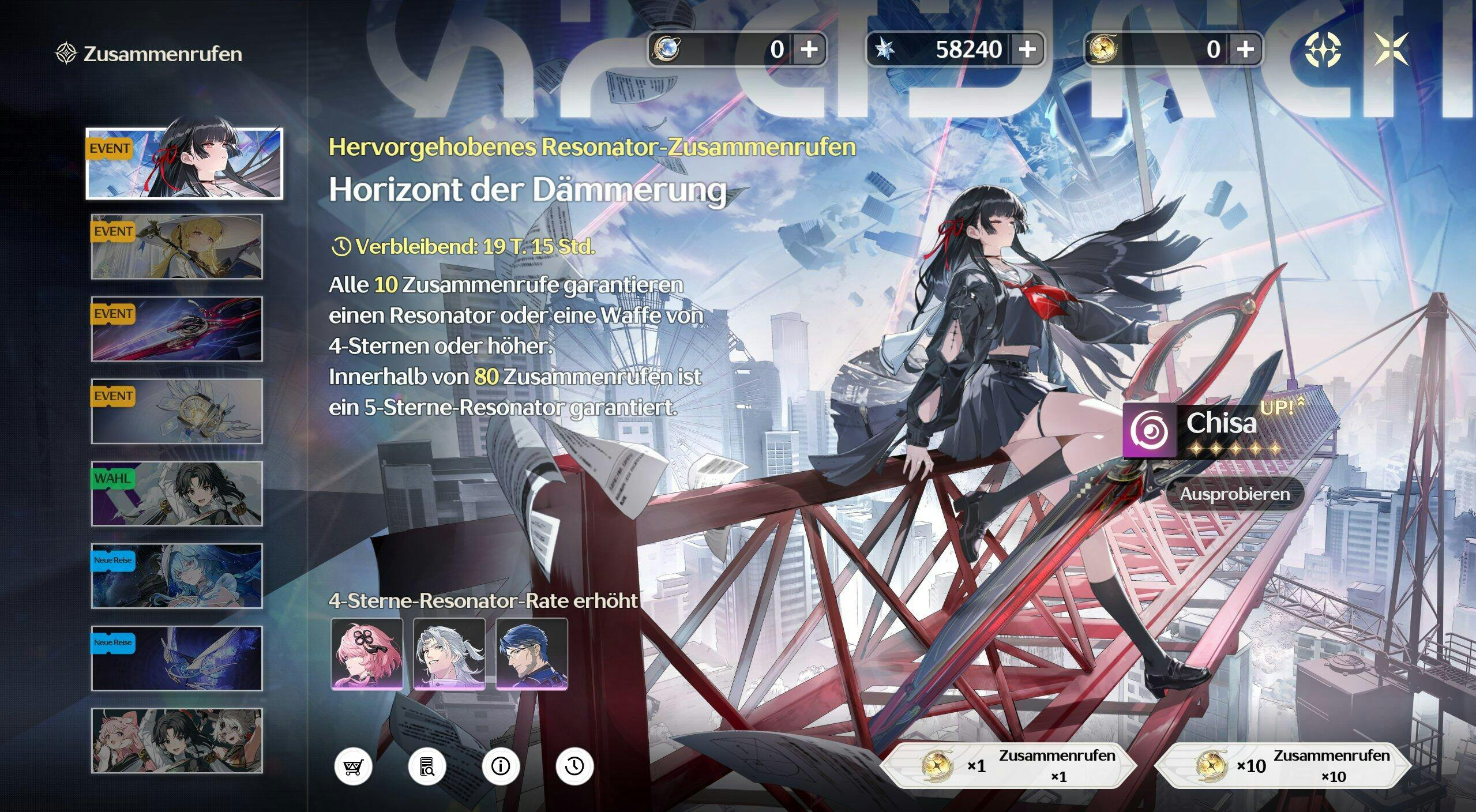View summon history clock icon
Image resolution: width=1476 pixels, height=812 pixels.
574,766
